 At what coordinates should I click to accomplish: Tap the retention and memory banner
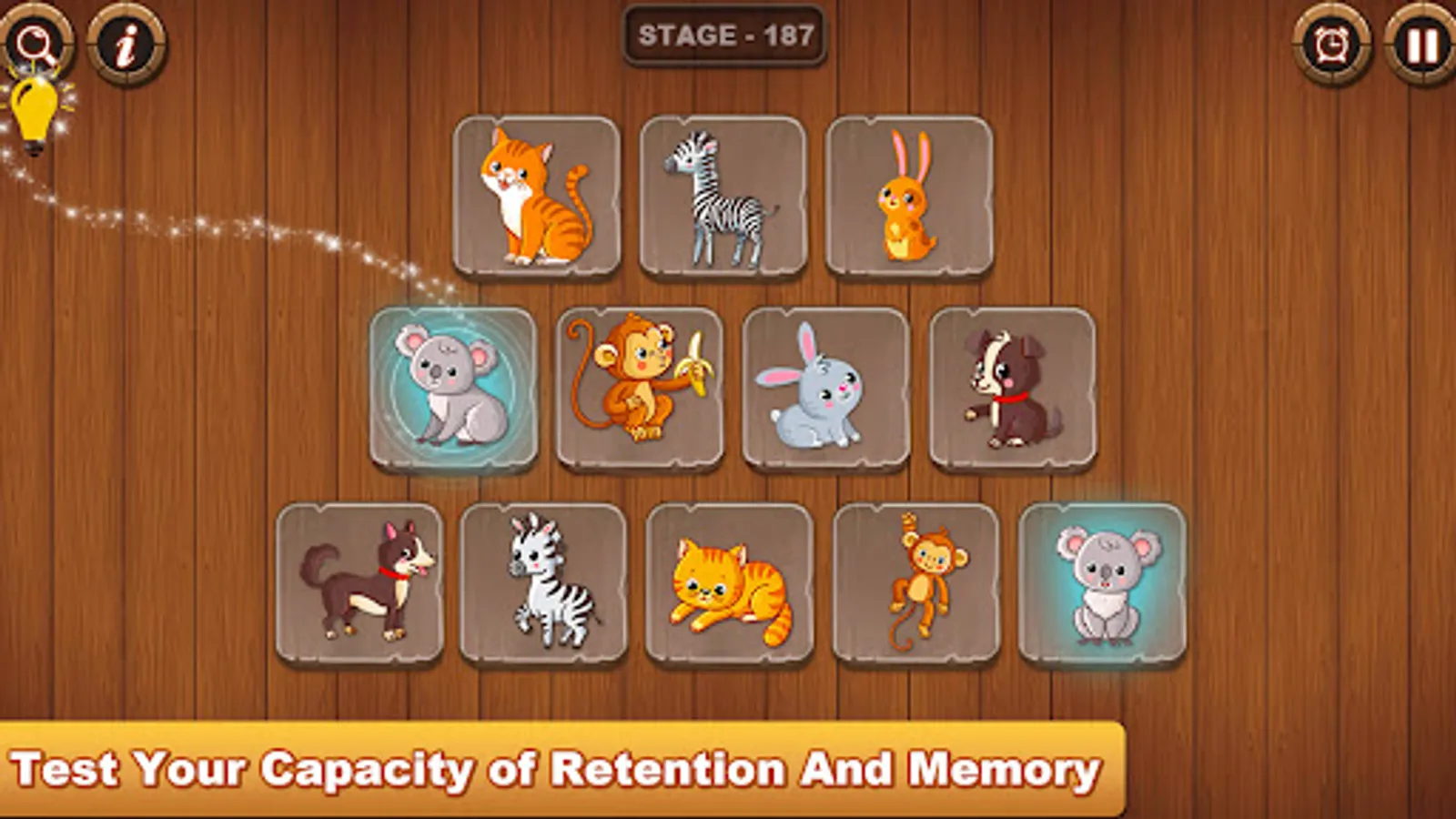(557, 769)
